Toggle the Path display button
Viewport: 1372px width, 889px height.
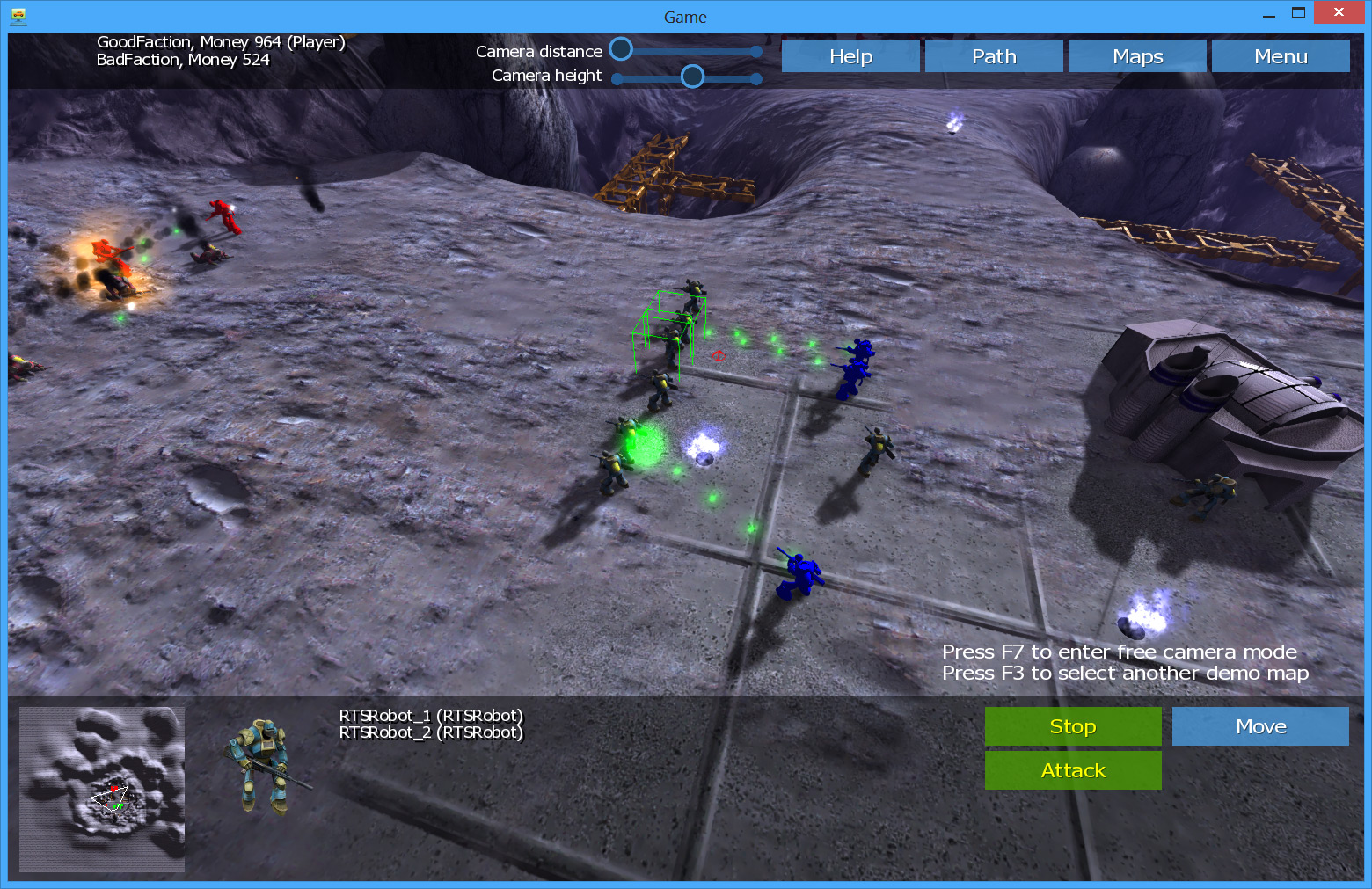point(994,56)
